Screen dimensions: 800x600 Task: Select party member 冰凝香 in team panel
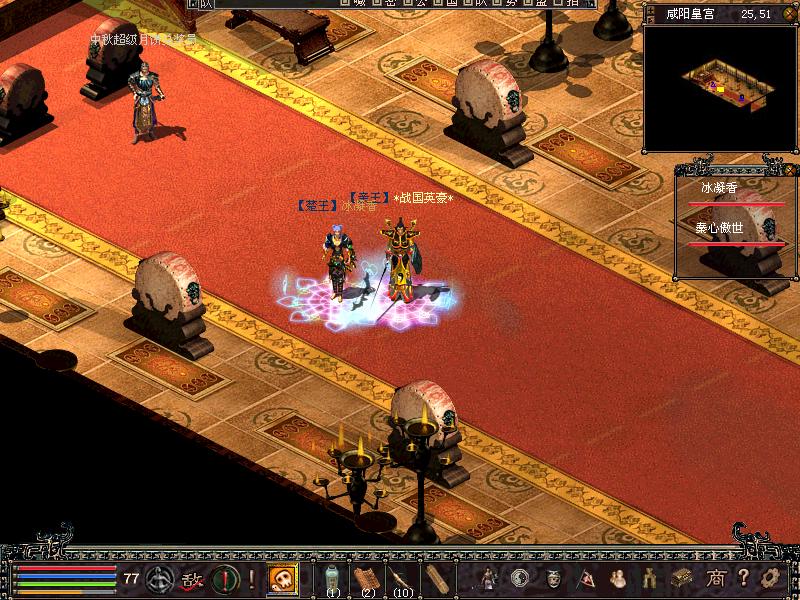click(719, 188)
